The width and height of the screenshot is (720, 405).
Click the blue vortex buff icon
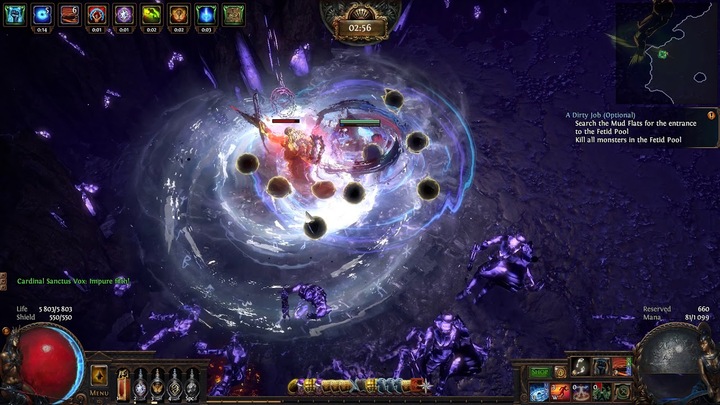(x=42, y=14)
